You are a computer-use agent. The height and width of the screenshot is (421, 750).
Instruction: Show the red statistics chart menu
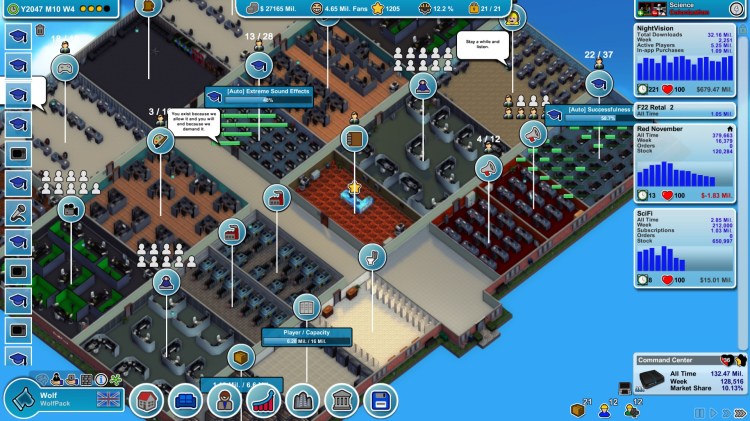coord(263,401)
